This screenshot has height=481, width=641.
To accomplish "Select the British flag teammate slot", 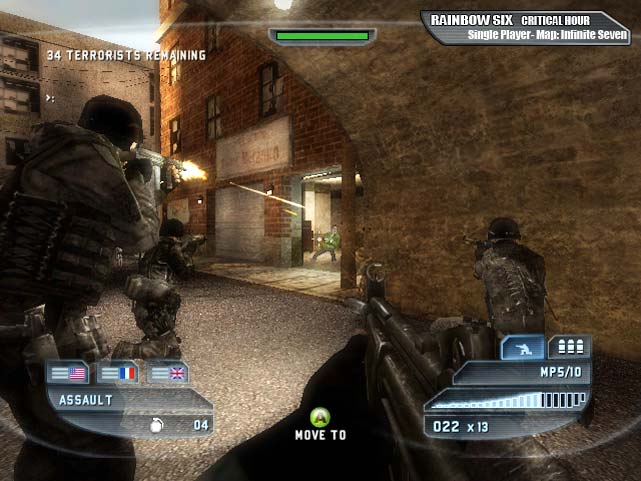I will point(168,374).
